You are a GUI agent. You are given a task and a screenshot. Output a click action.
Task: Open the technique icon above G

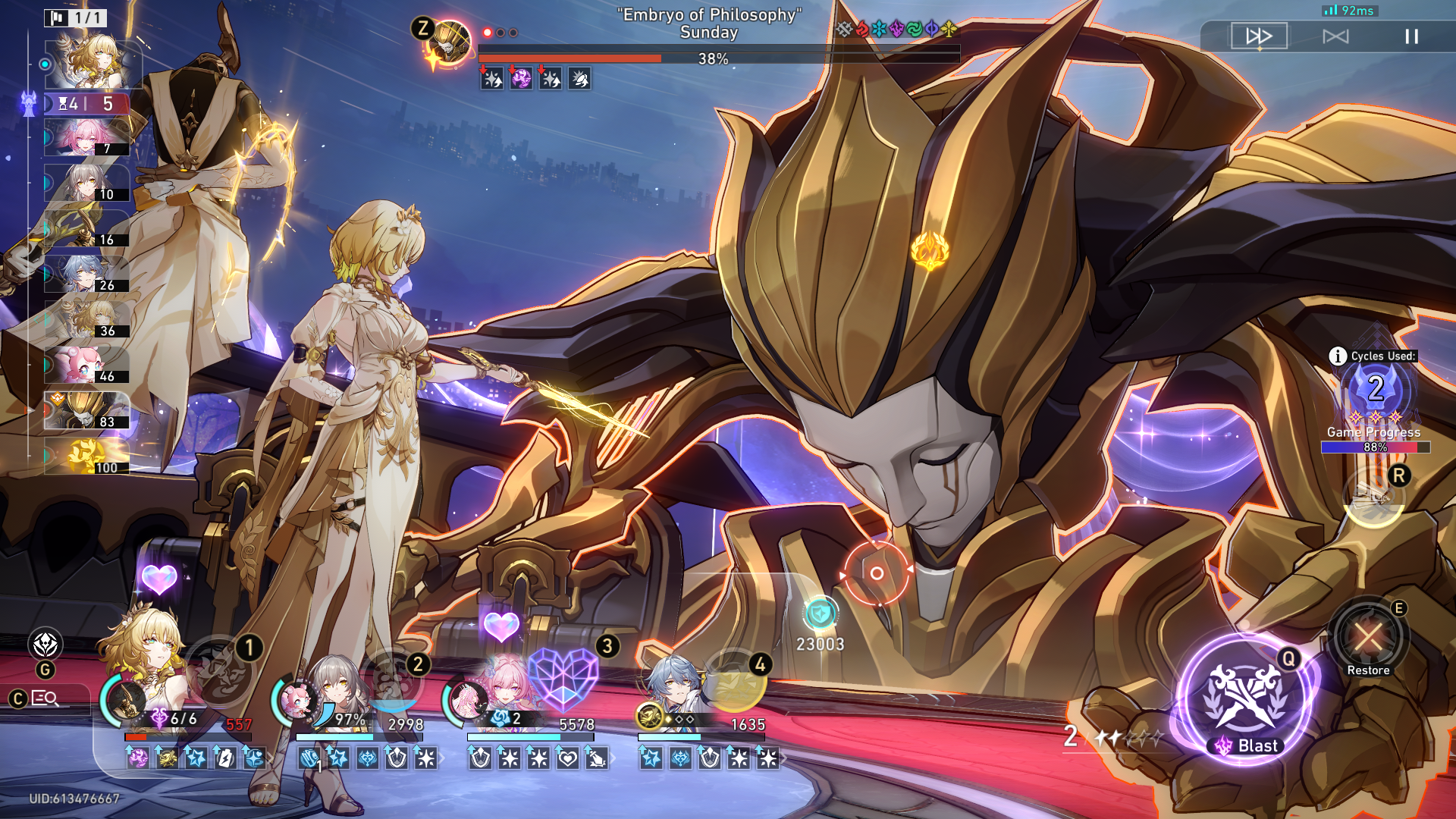click(x=45, y=645)
